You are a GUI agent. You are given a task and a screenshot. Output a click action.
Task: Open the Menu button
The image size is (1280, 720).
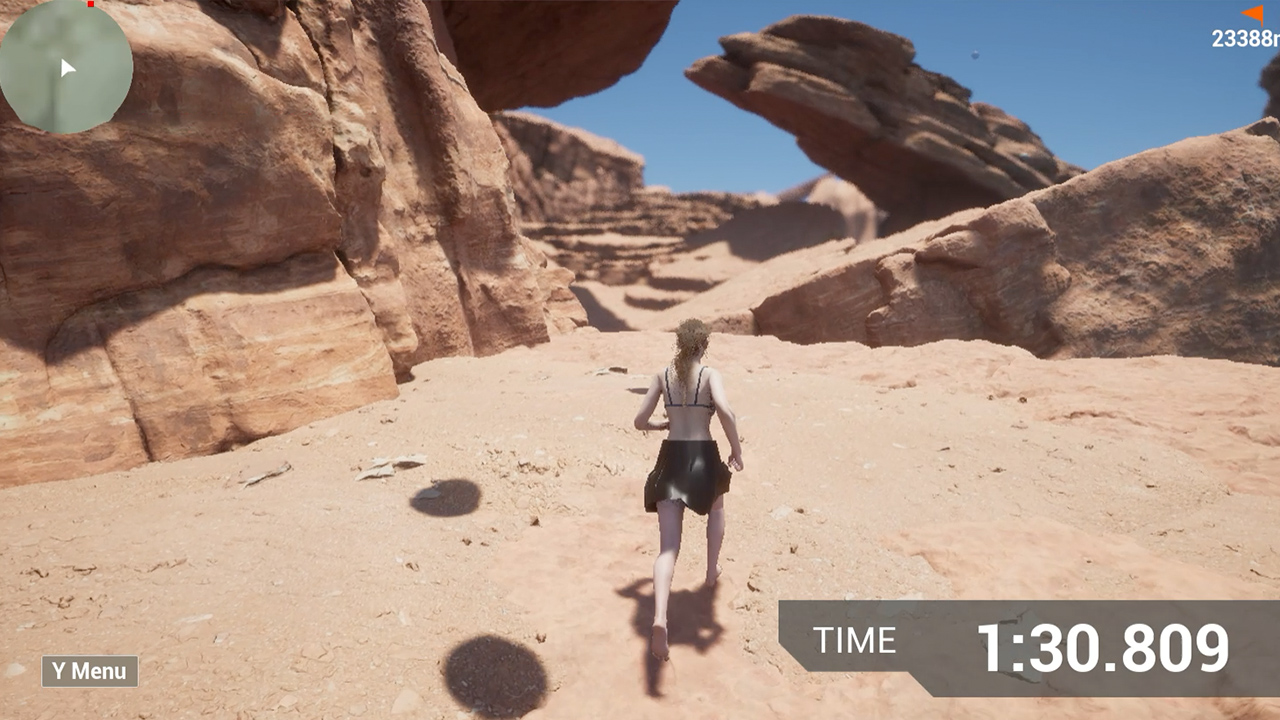click(x=90, y=671)
